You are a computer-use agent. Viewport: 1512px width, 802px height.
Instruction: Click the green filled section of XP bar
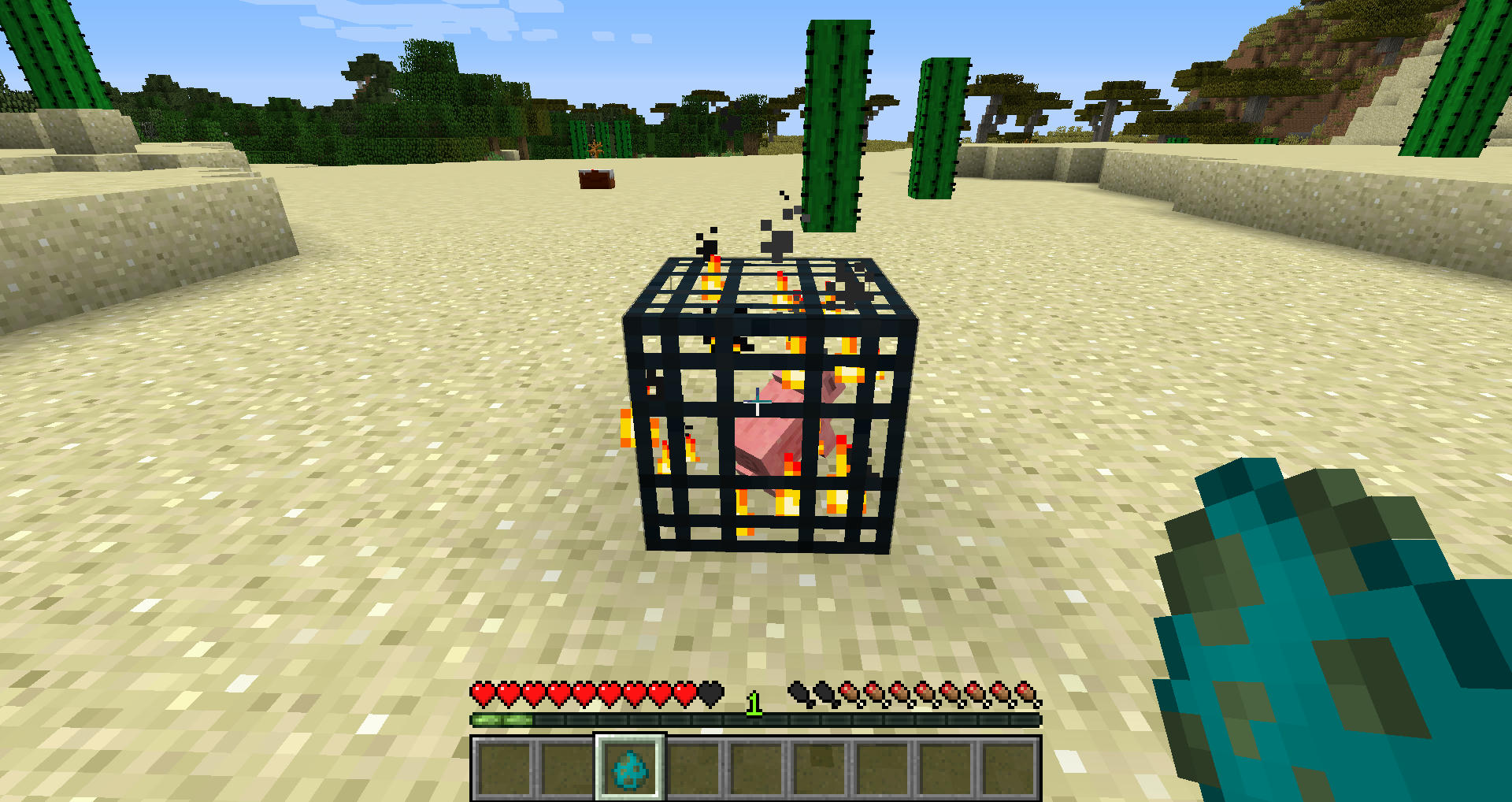click(x=504, y=718)
